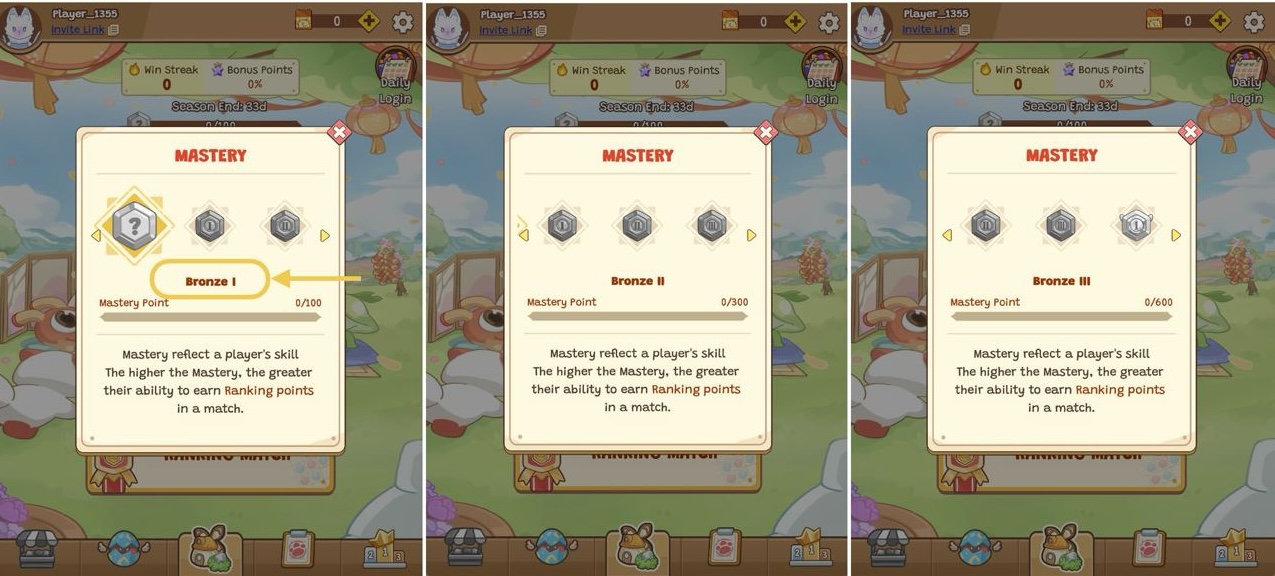Close the Mastery popup showing Bronze III
Screen dimensions: 1275x576
click(x=1190, y=132)
